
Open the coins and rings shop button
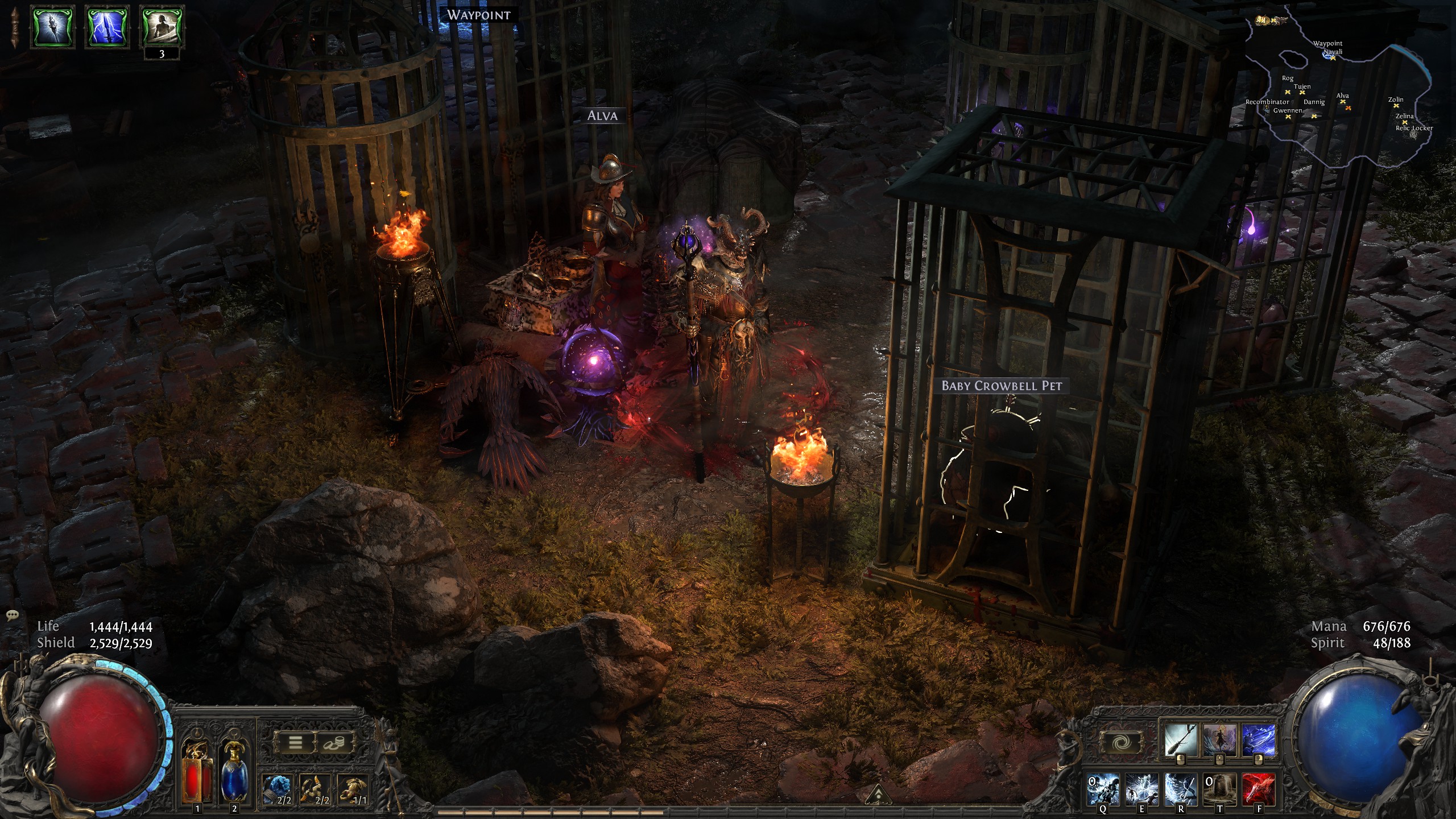(337, 742)
